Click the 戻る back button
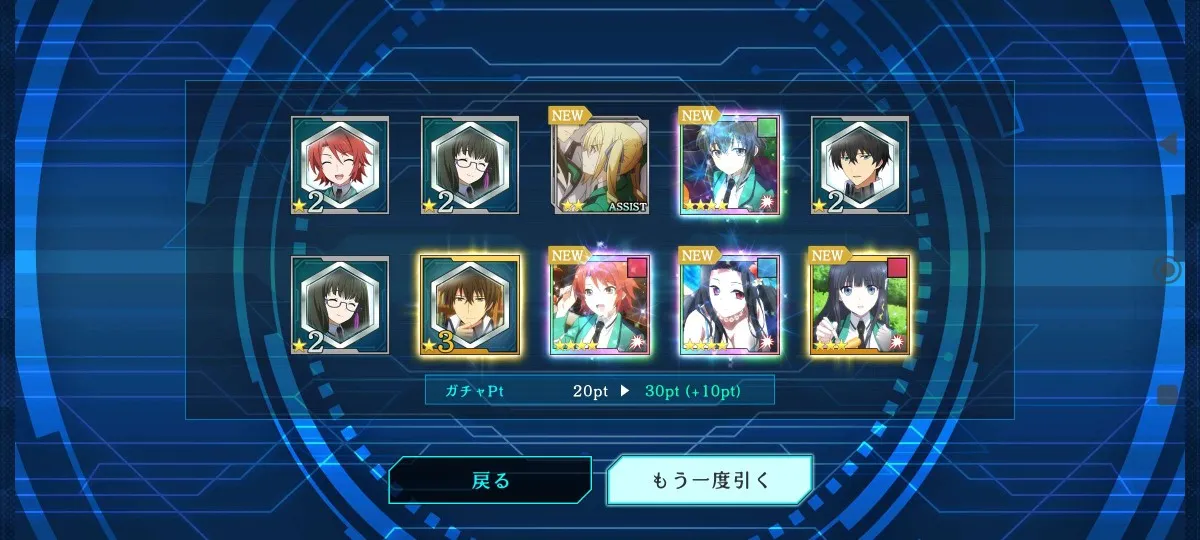The height and width of the screenshot is (540, 1200). tap(490, 481)
